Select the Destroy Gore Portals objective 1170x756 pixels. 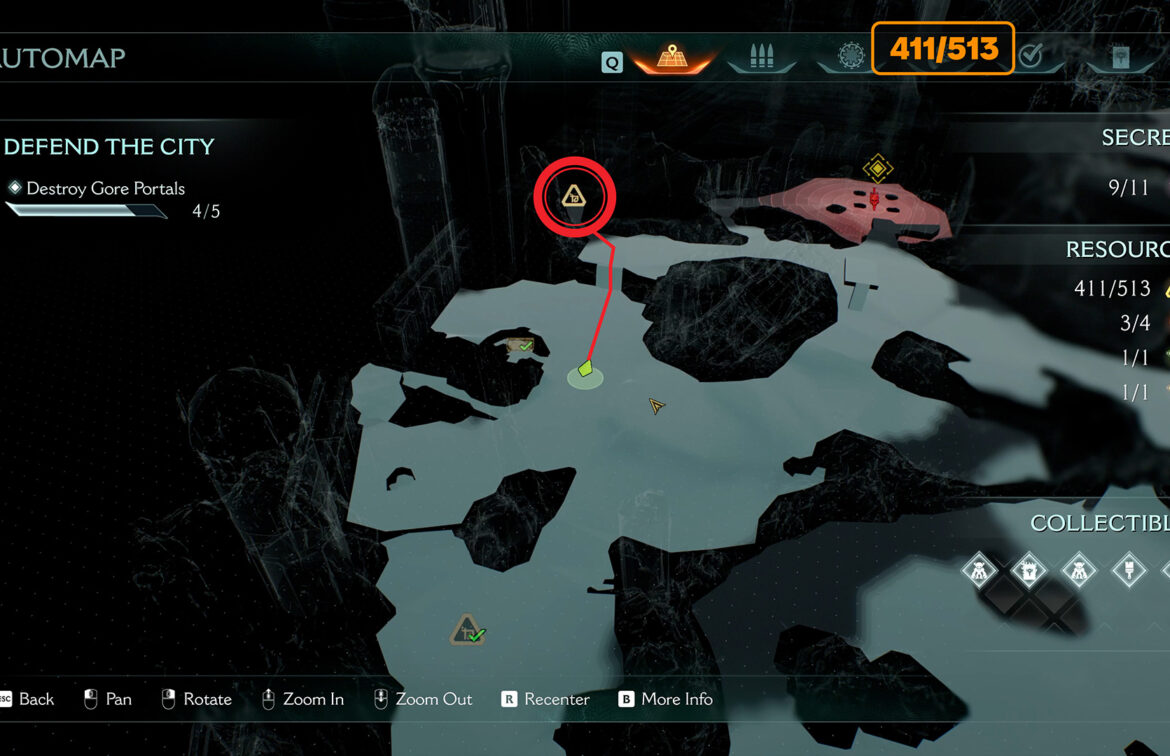105,188
